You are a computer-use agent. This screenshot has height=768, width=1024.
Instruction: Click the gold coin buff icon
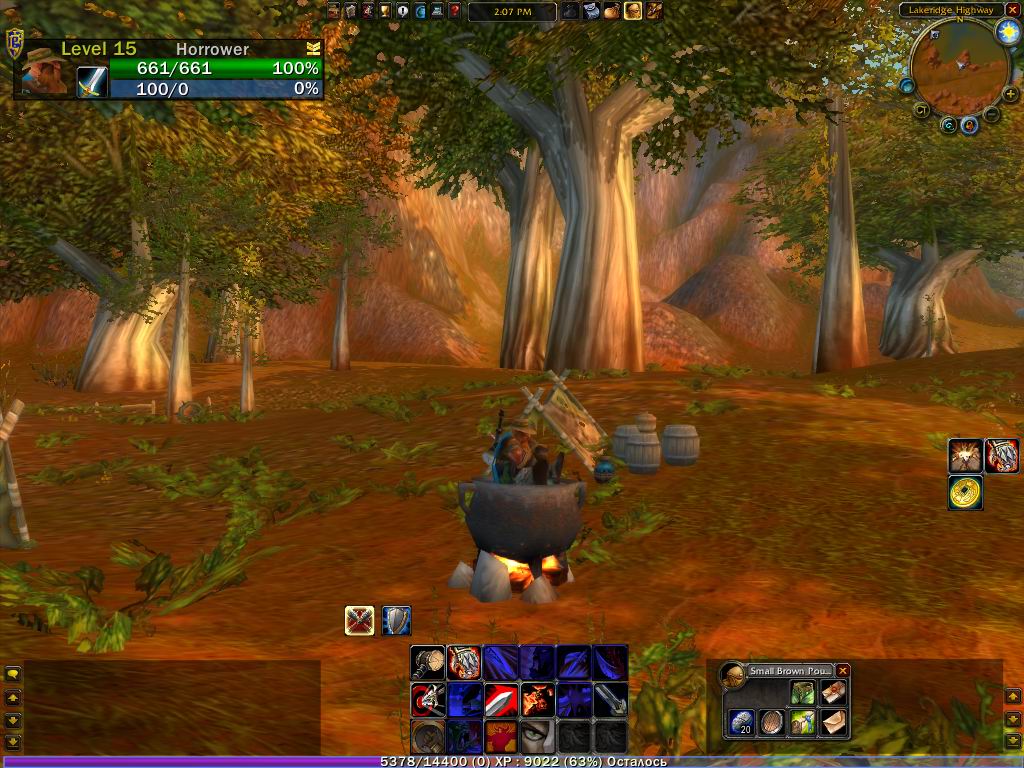coord(966,492)
